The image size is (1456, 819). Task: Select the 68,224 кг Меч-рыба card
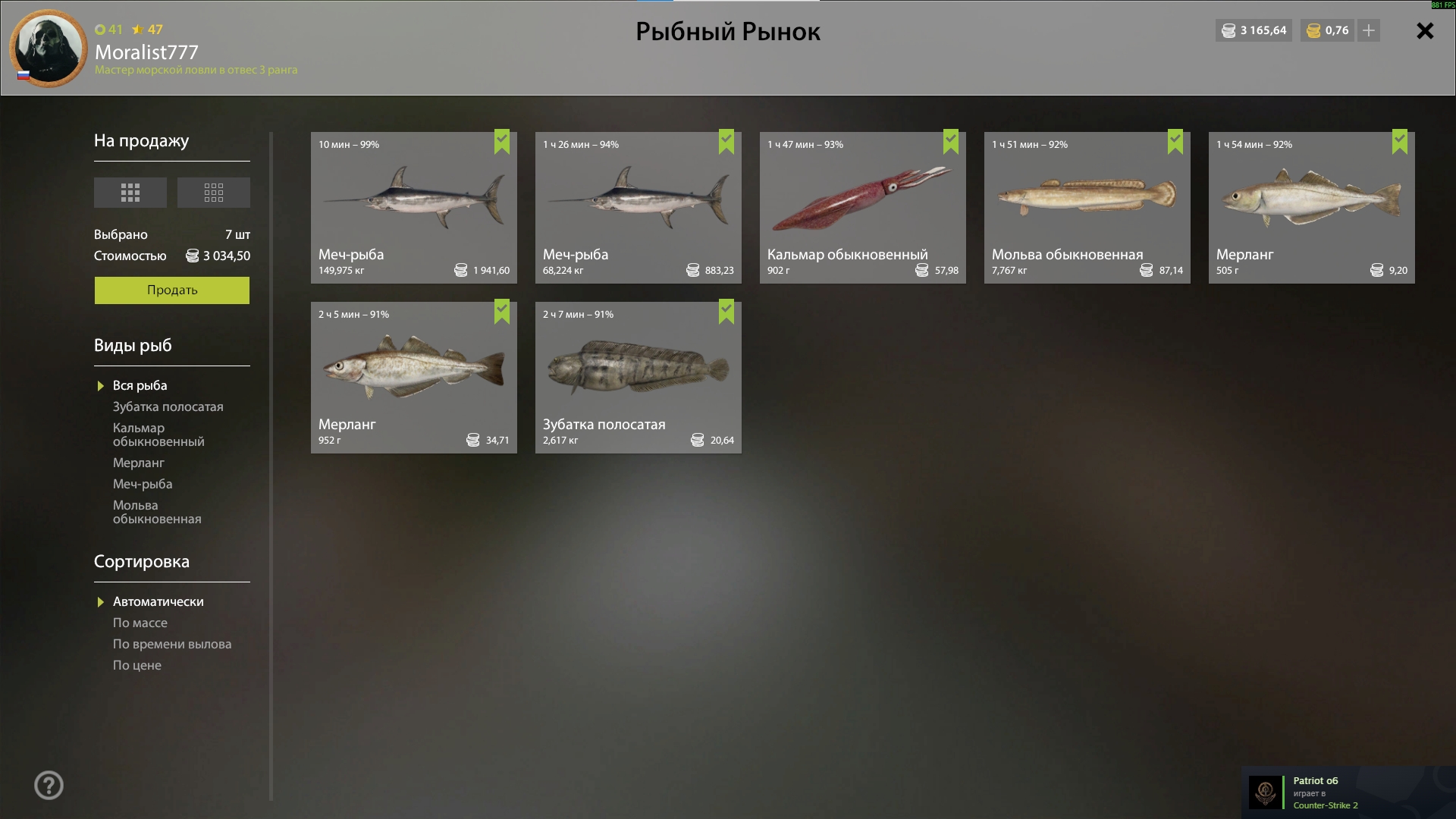[x=638, y=208]
